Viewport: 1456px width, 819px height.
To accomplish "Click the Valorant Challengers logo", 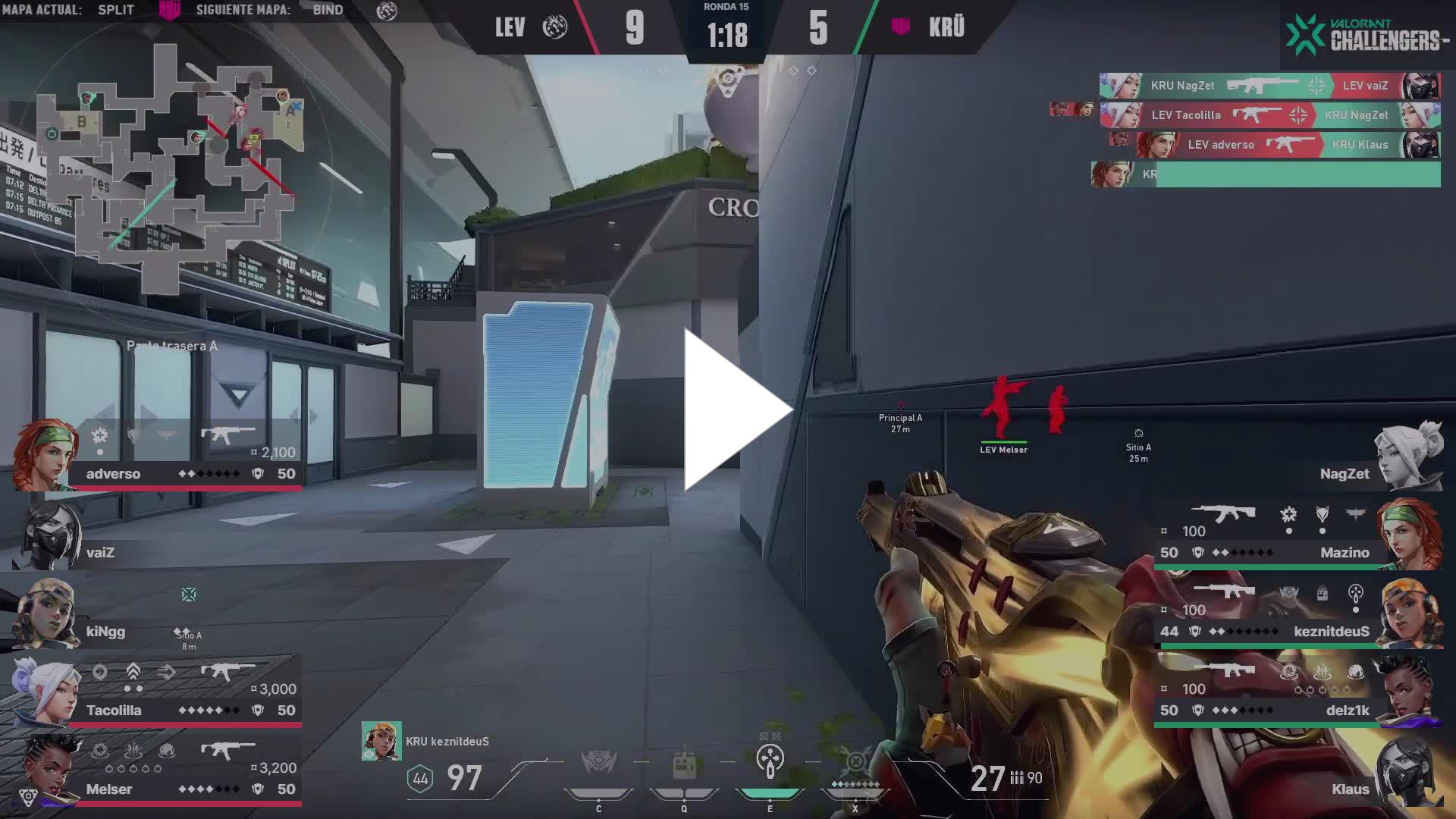I will tap(1367, 35).
